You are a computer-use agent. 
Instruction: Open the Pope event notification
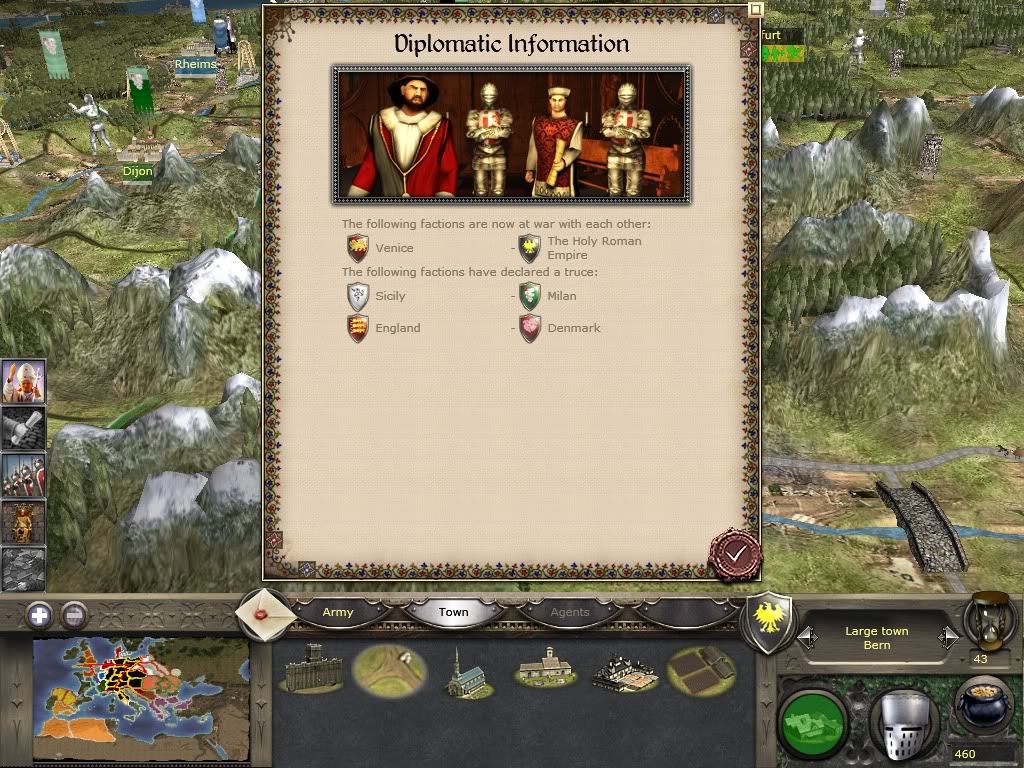tap(23, 381)
